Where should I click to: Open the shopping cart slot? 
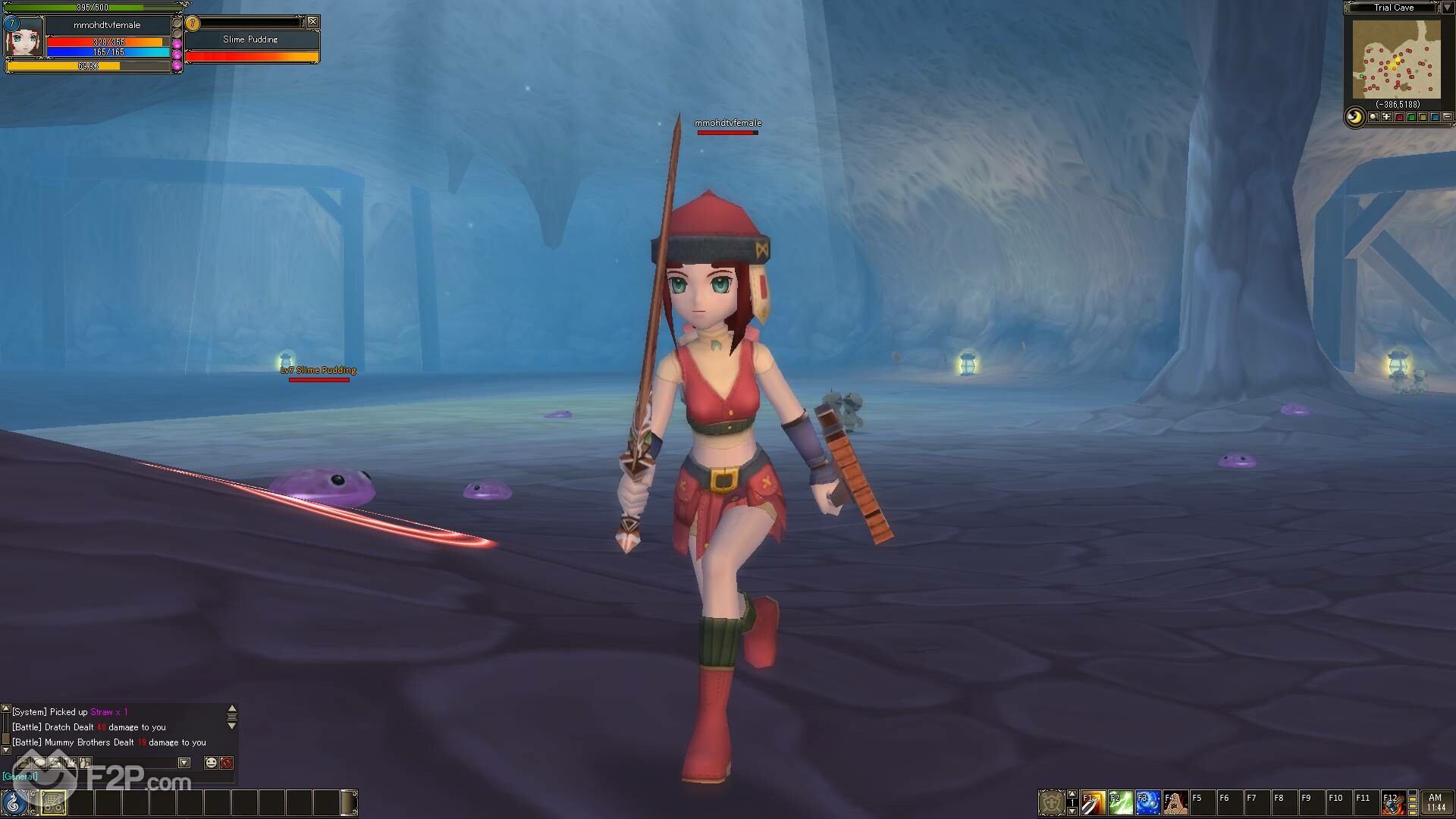53,802
